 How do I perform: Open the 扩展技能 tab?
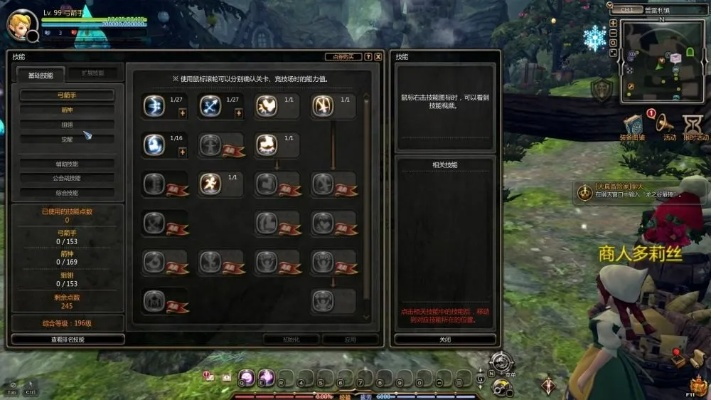92,74
